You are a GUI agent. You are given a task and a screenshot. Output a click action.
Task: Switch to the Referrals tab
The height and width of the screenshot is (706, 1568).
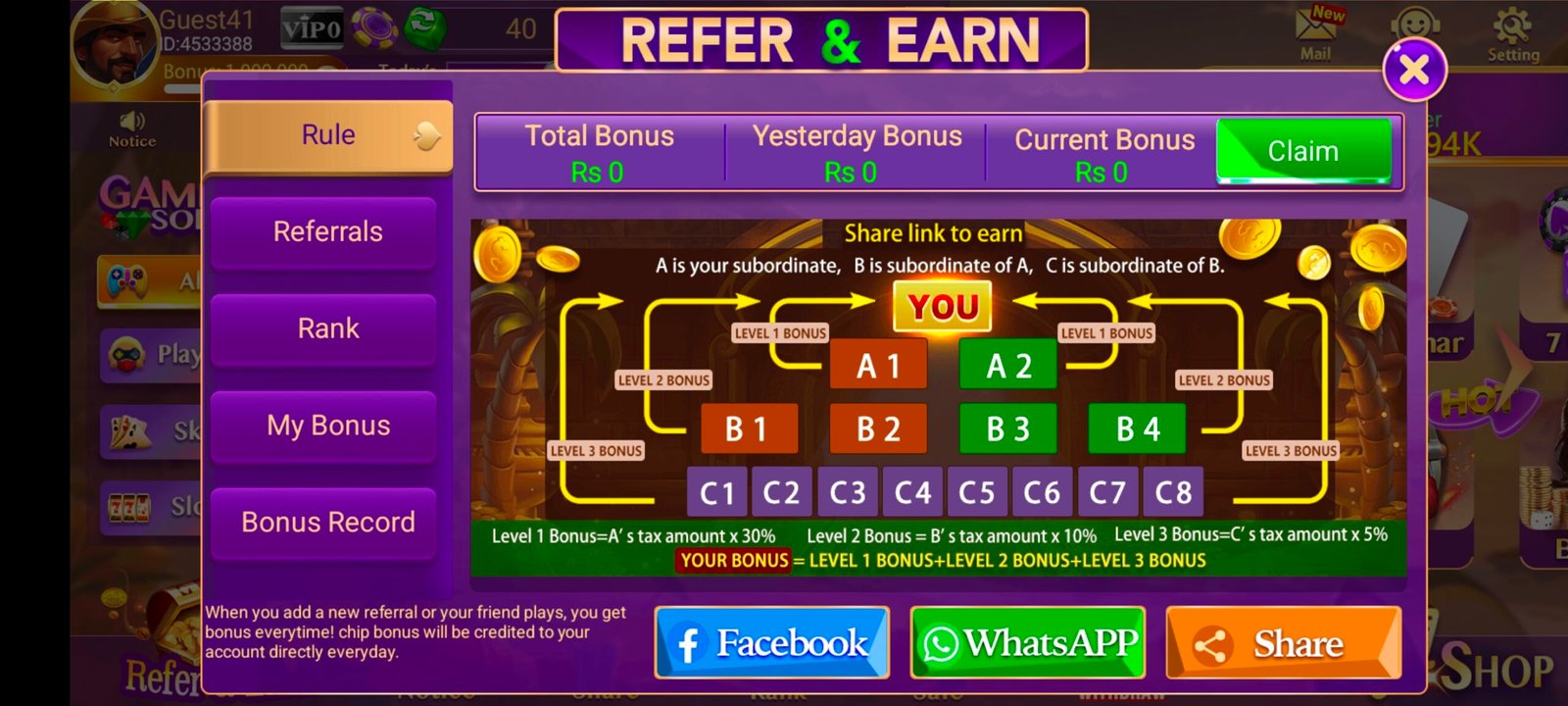pos(324,230)
